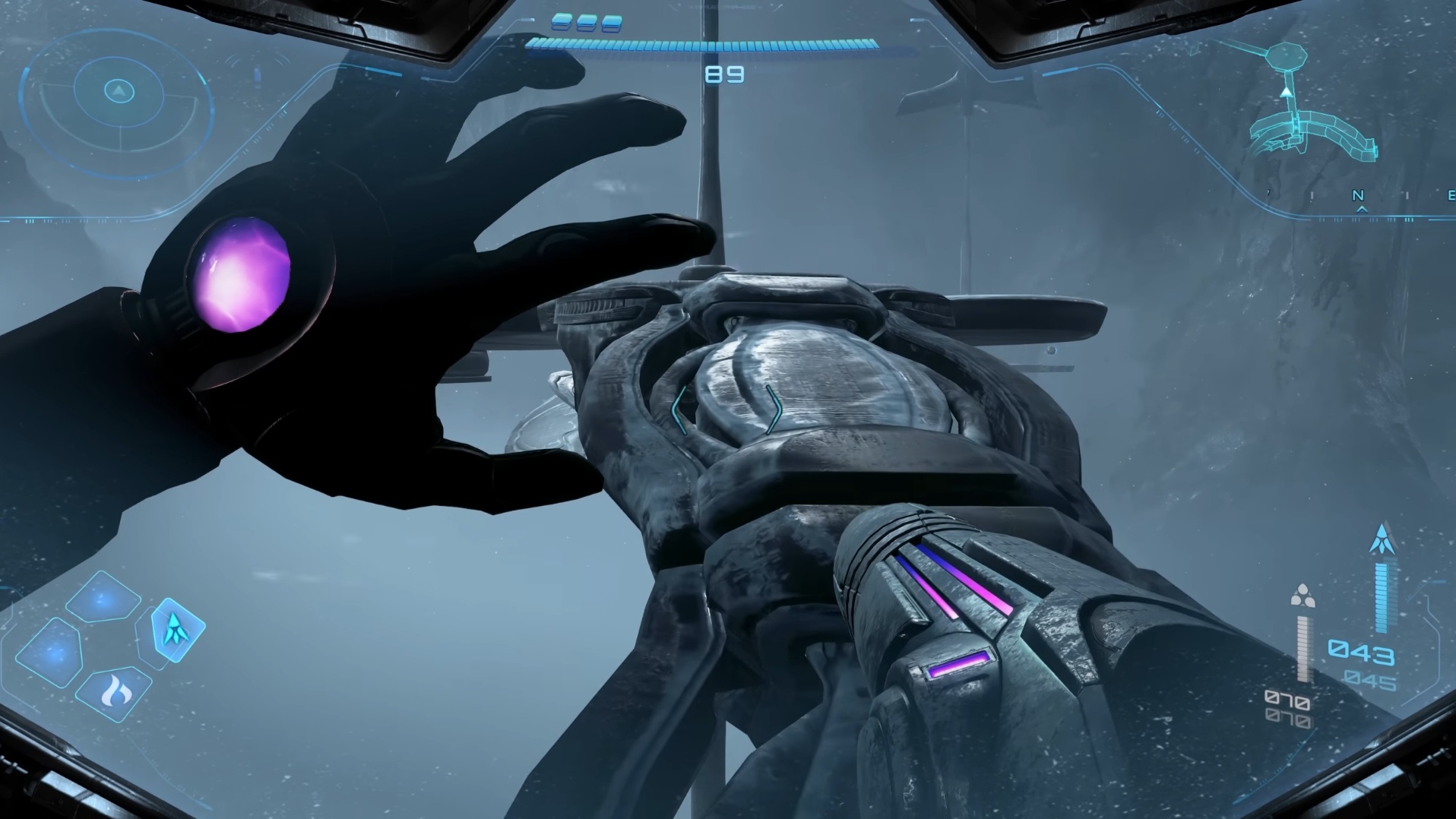Click the blue missile ammo icon
Image resolution: width=1456 pixels, height=819 pixels.
[x=1382, y=539]
